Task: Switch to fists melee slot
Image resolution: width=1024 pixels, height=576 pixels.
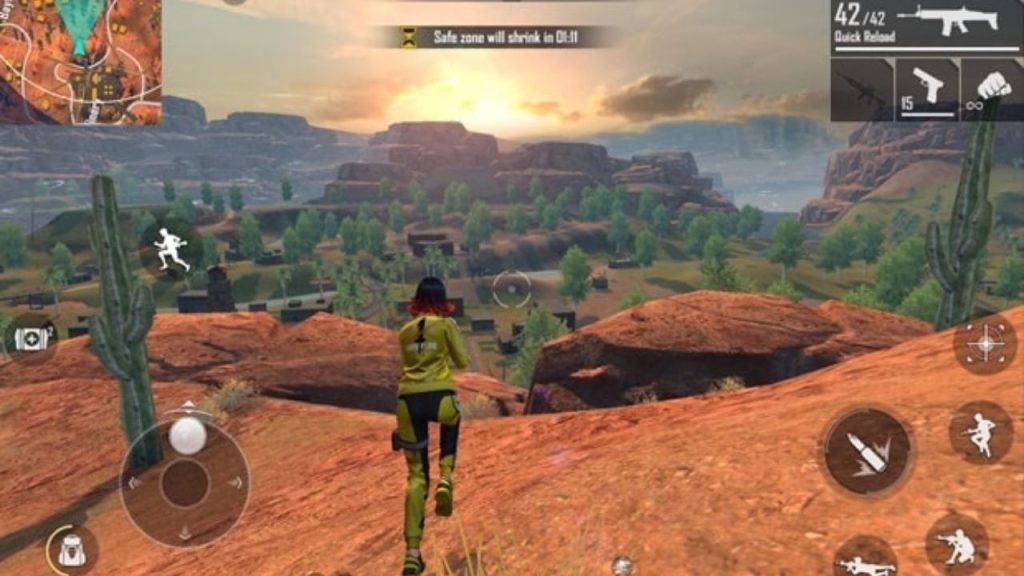Action: point(992,90)
